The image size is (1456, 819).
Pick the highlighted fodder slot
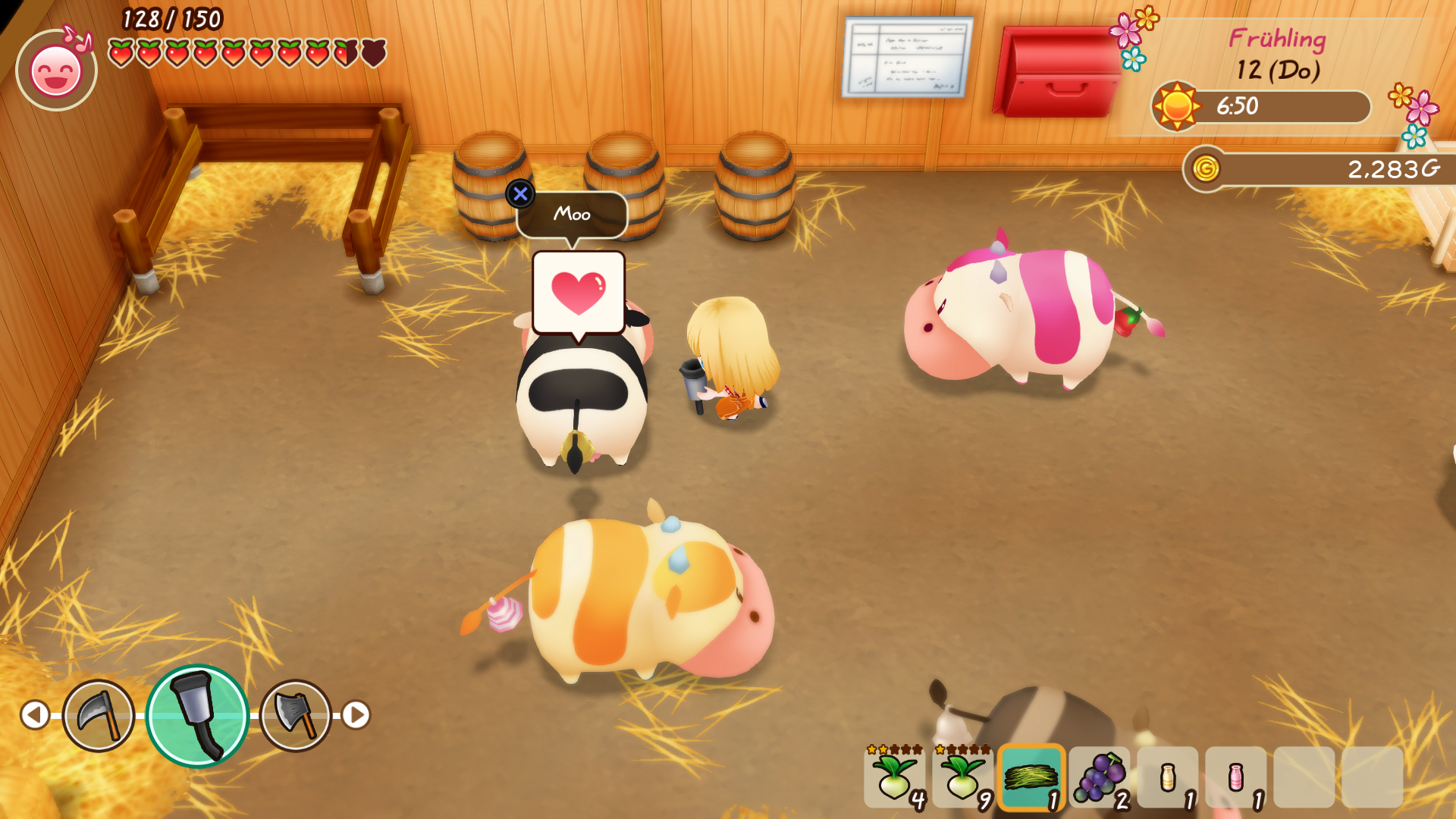(1031, 777)
